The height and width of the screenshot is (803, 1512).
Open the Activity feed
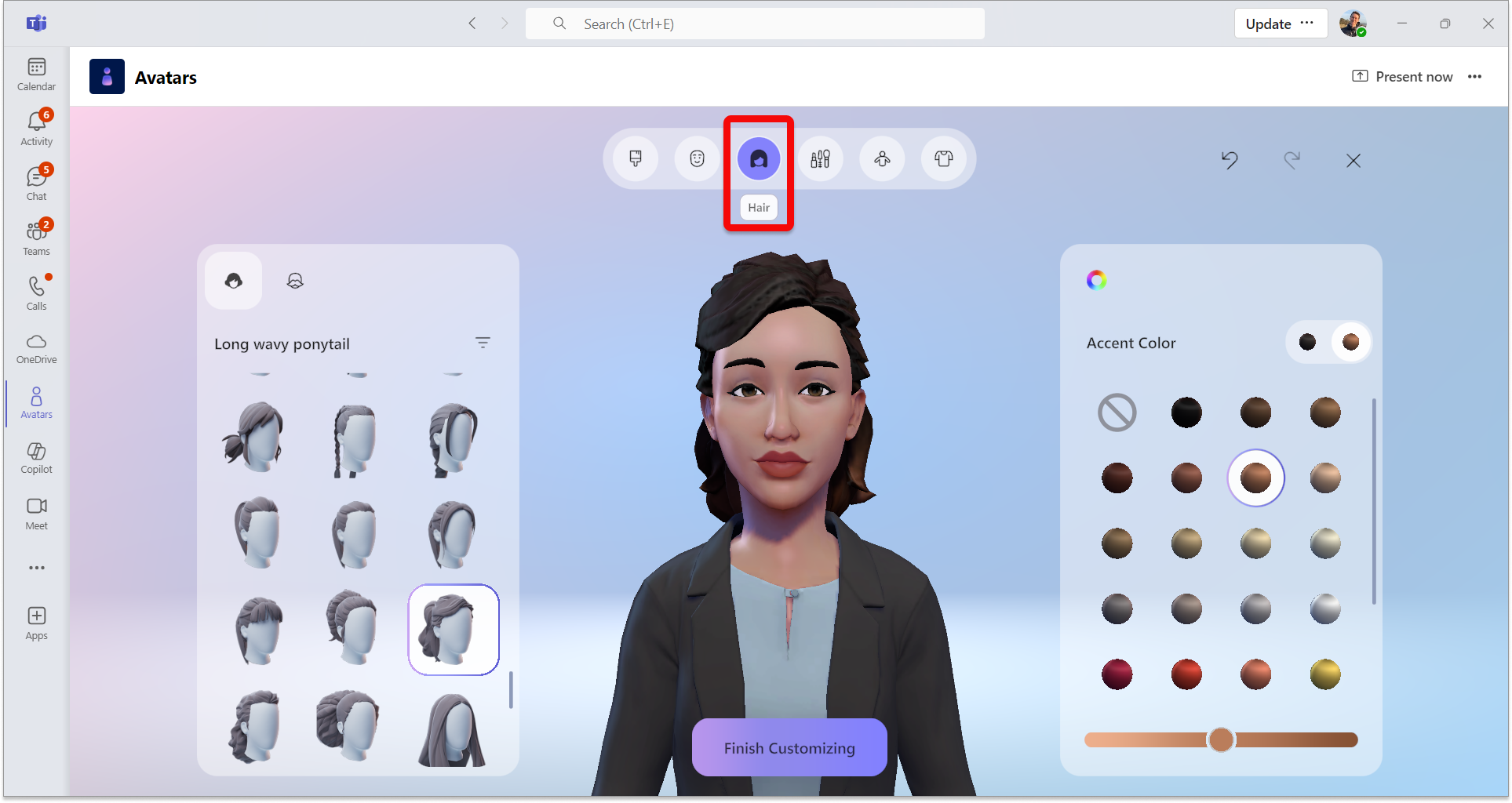36,127
